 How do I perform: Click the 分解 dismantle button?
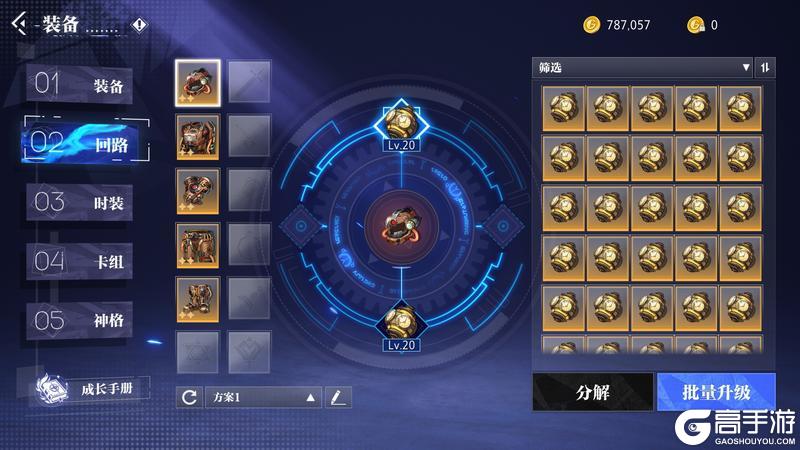(x=593, y=391)
